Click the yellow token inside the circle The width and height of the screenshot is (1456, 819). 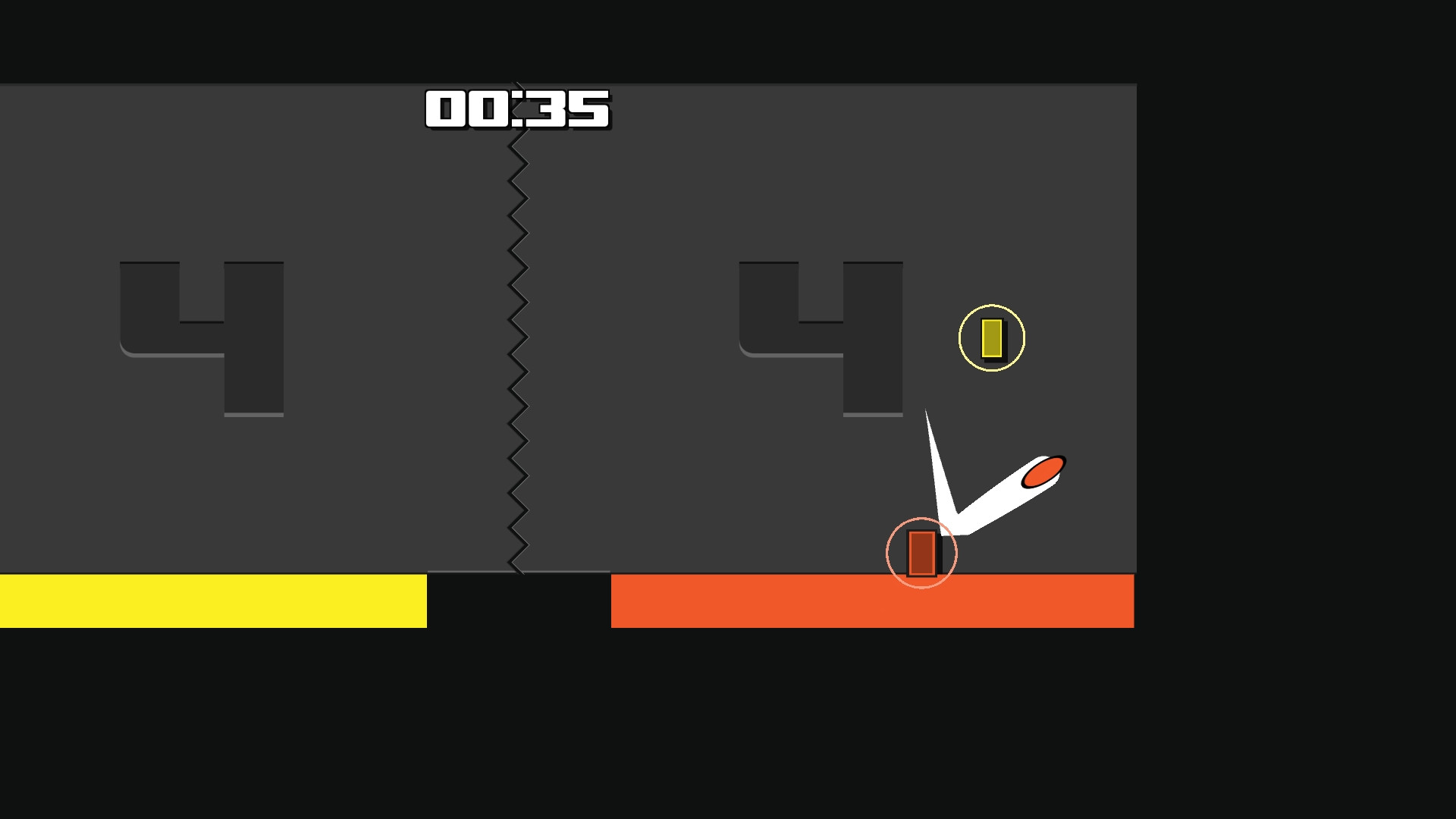993,338
